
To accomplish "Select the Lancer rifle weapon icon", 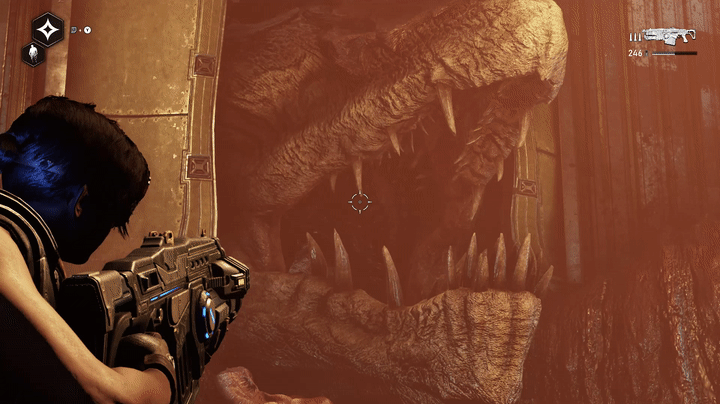I will tap(671, 35).
